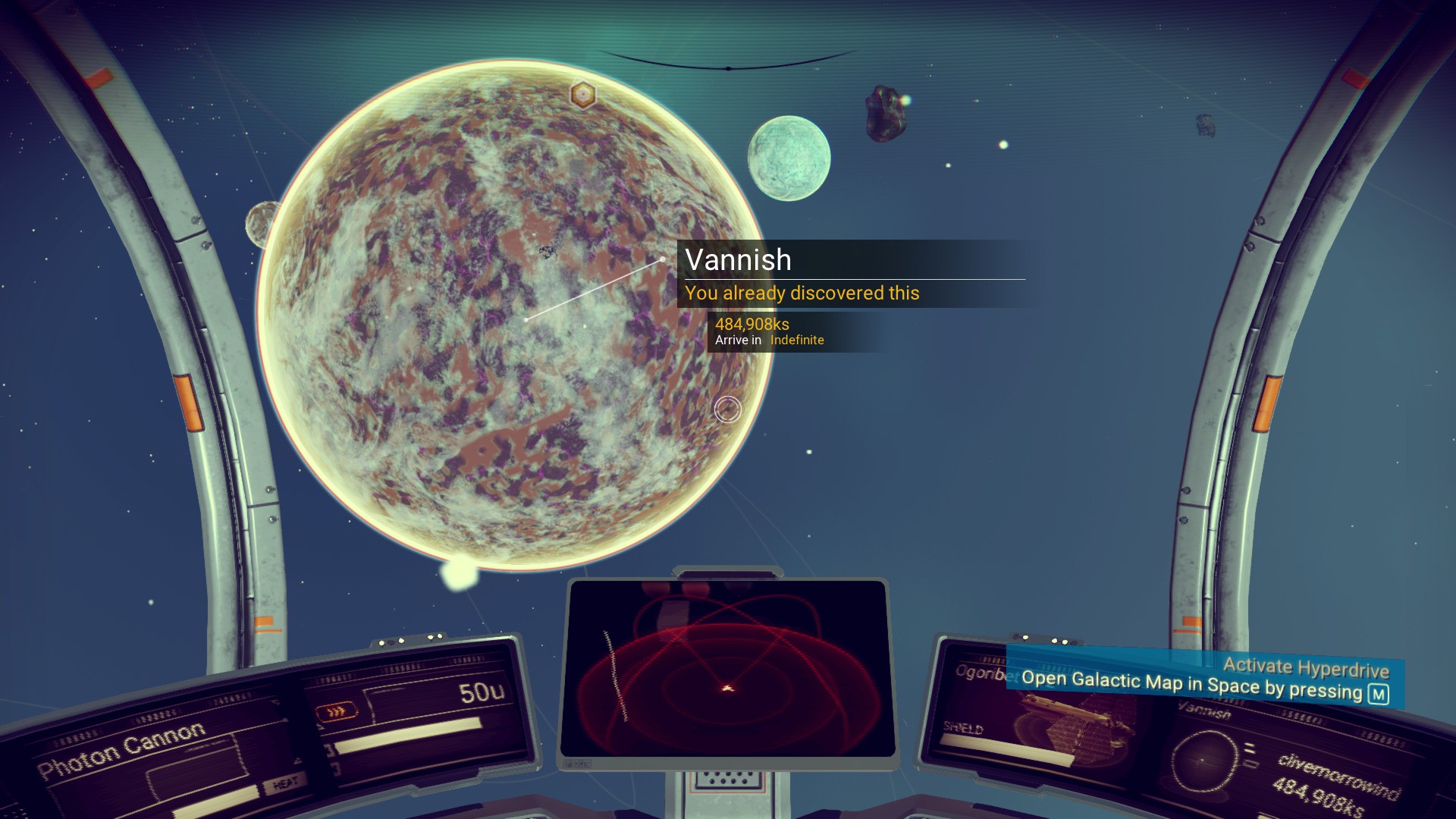Open the Vannish planet info label

pos(739,260)
